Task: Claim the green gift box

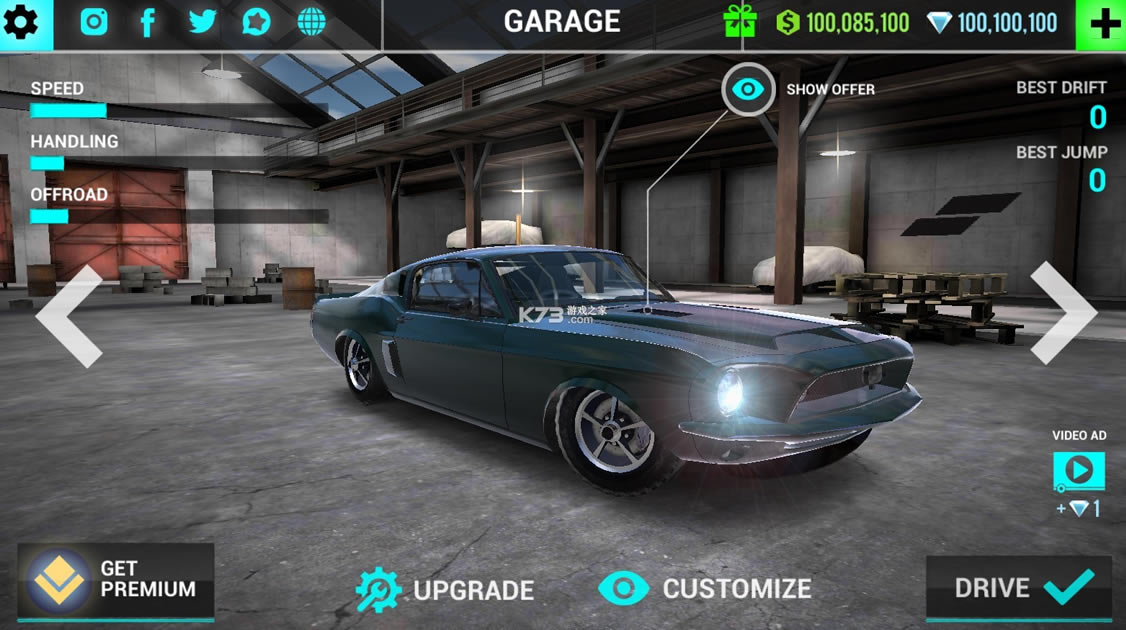Action: point(741,22)
